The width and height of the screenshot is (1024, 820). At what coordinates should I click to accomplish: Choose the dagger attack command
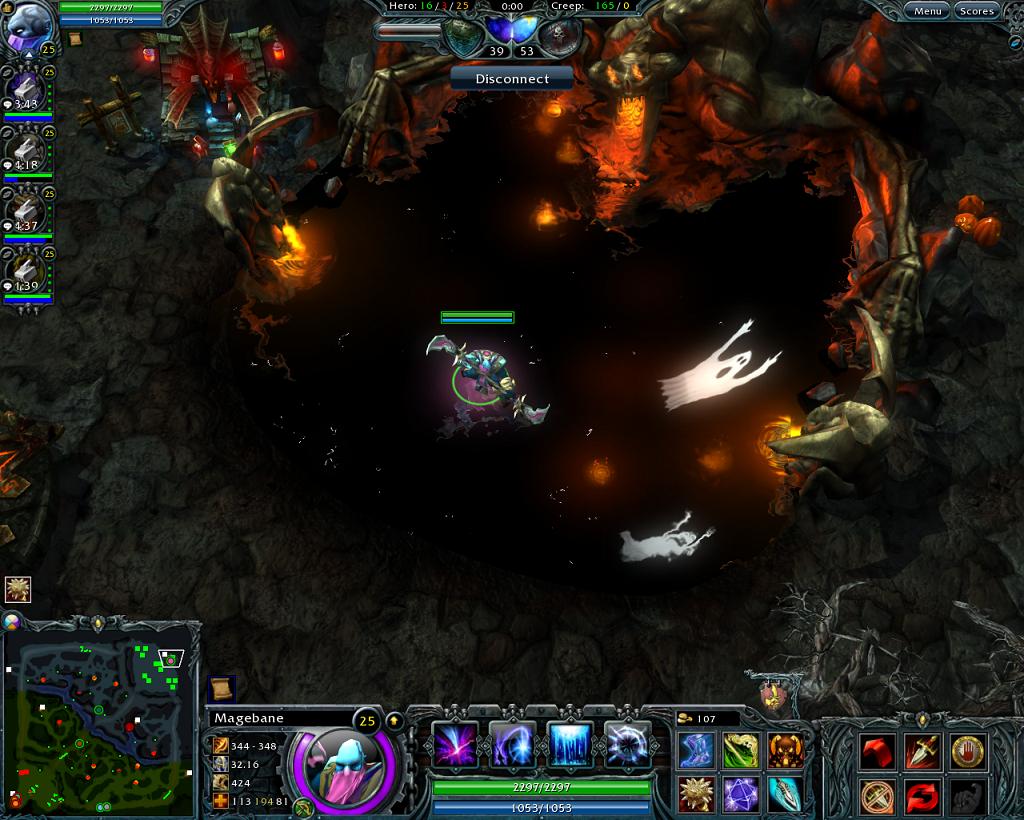[921, 750]
